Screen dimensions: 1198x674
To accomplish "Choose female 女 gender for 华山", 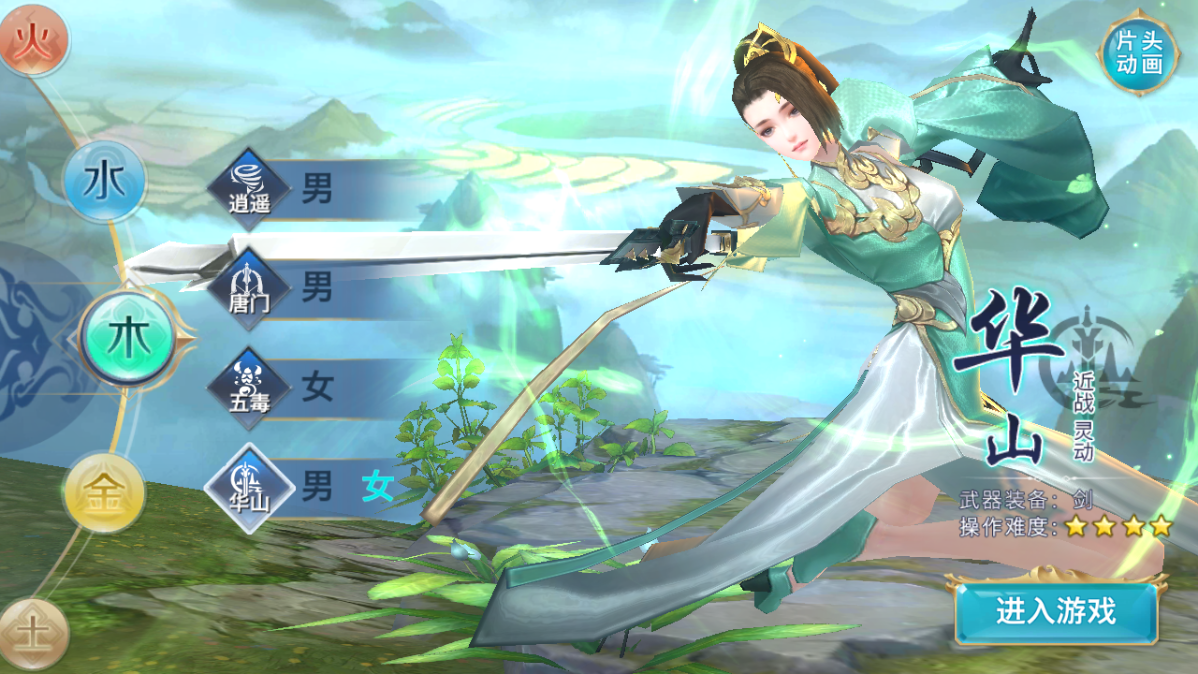I will coord(377,488).
